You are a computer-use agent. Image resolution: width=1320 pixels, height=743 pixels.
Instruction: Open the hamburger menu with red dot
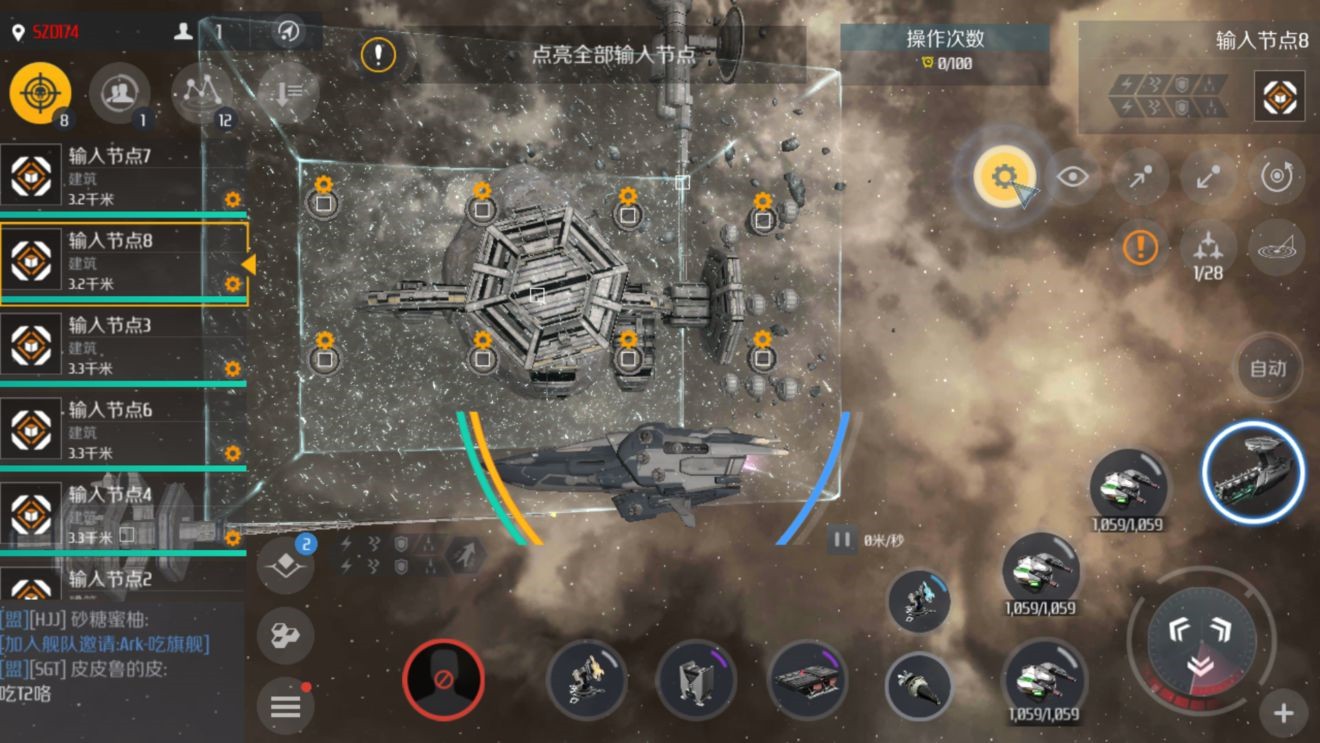(x=285, y=707)
